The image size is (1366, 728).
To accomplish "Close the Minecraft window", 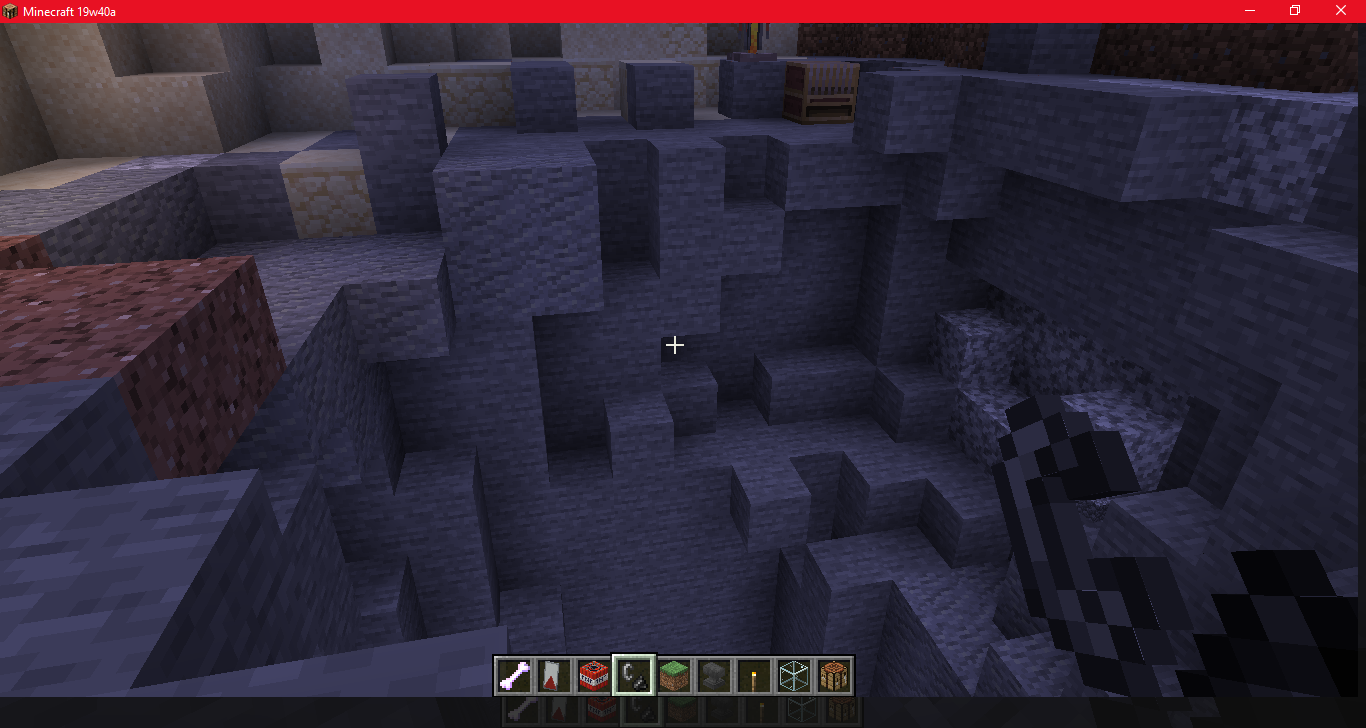I will [x=1341, y=11].
